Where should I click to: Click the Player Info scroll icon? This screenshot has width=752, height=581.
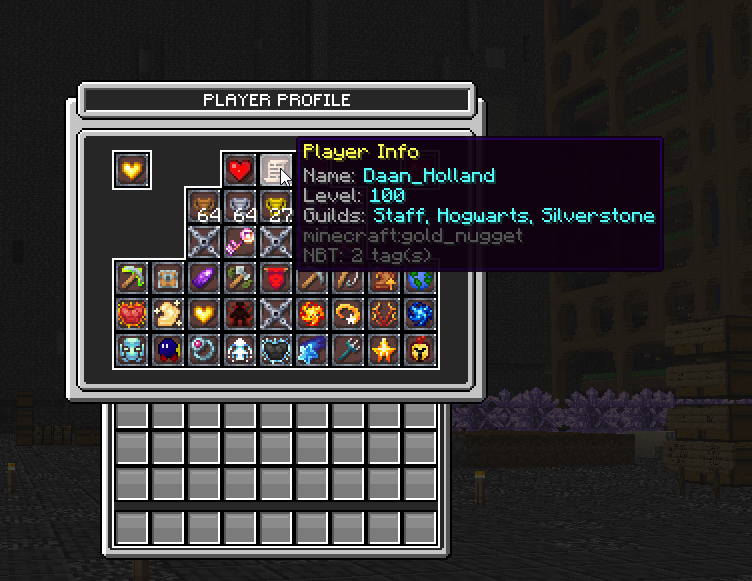[274, 170]
